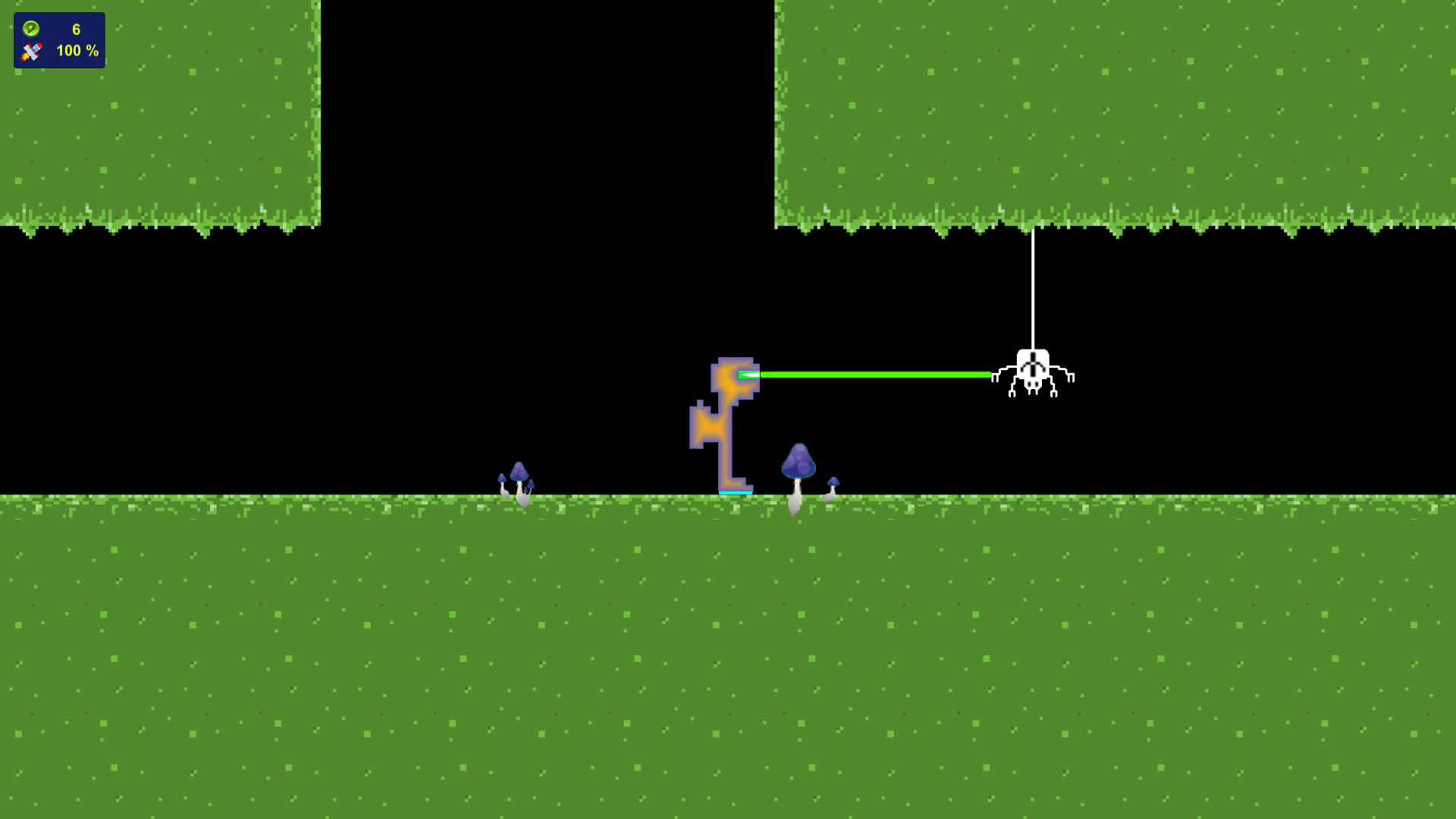
Task: Select the rocket jetpack icon
Action: coord(30,52)
